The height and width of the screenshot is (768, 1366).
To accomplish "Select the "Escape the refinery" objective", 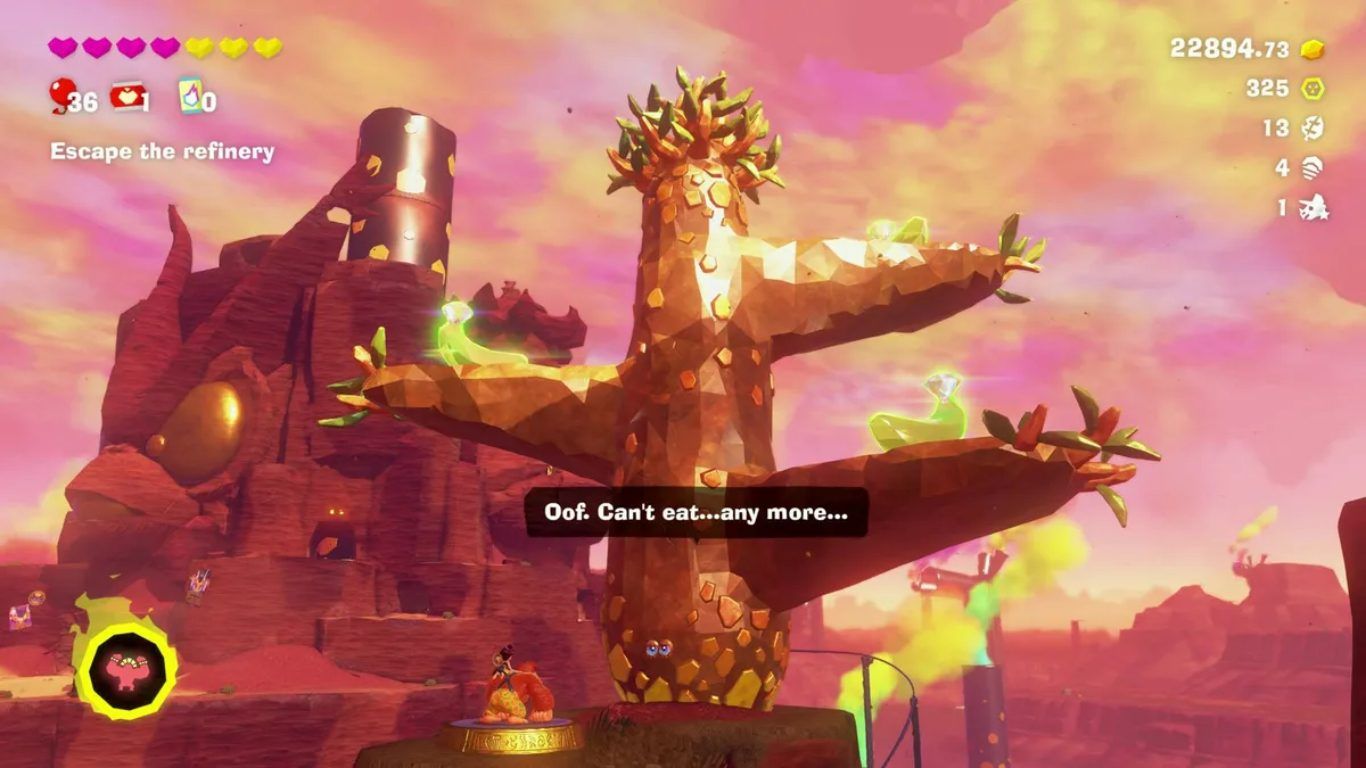I will pos(162,152).
